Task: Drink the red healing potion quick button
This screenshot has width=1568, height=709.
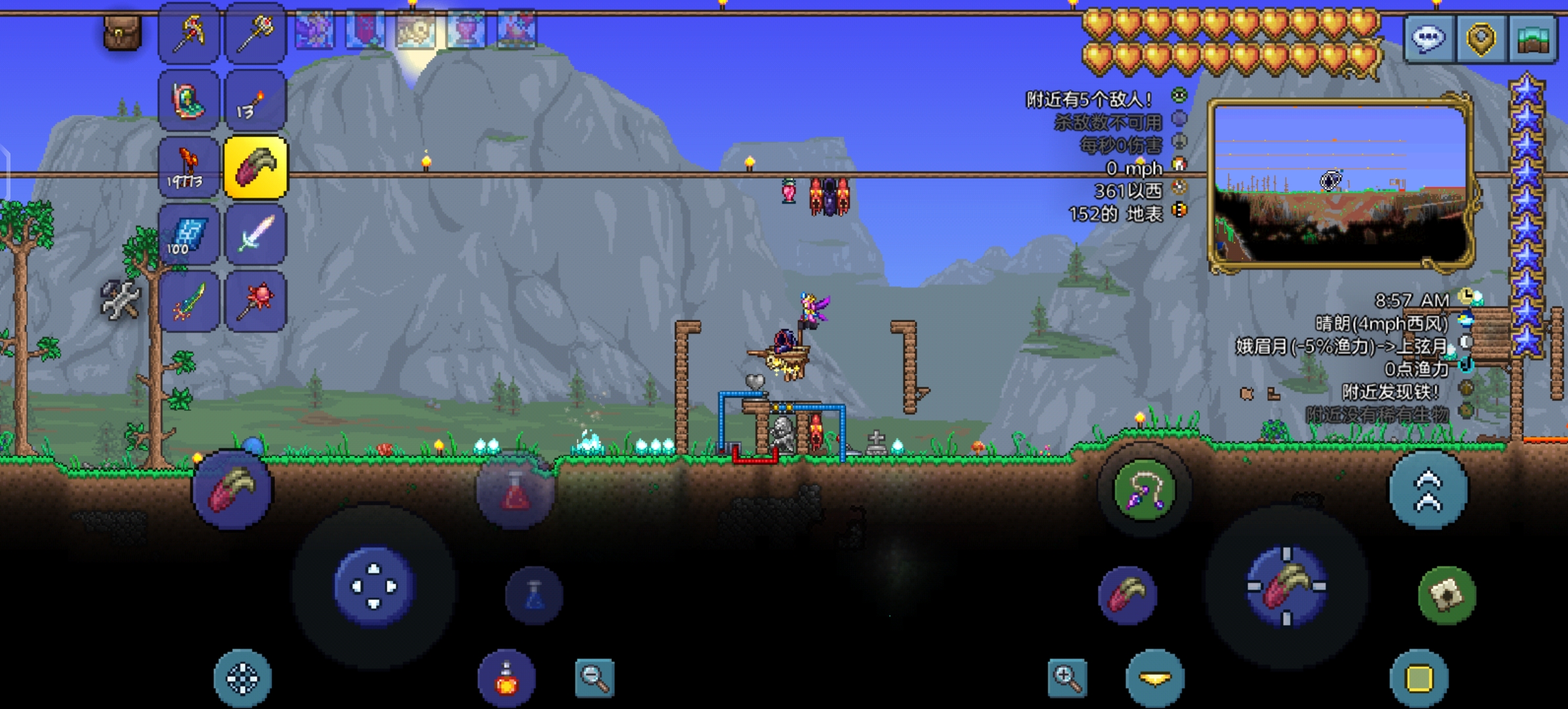Action: (515, 490)
